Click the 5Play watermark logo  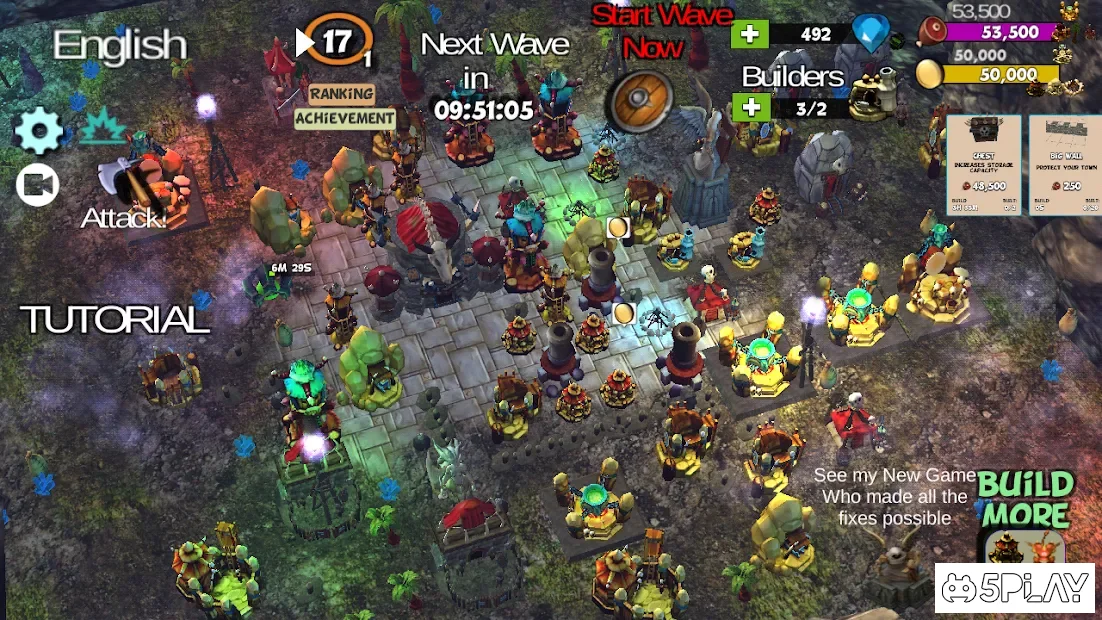pos(1014,588)
